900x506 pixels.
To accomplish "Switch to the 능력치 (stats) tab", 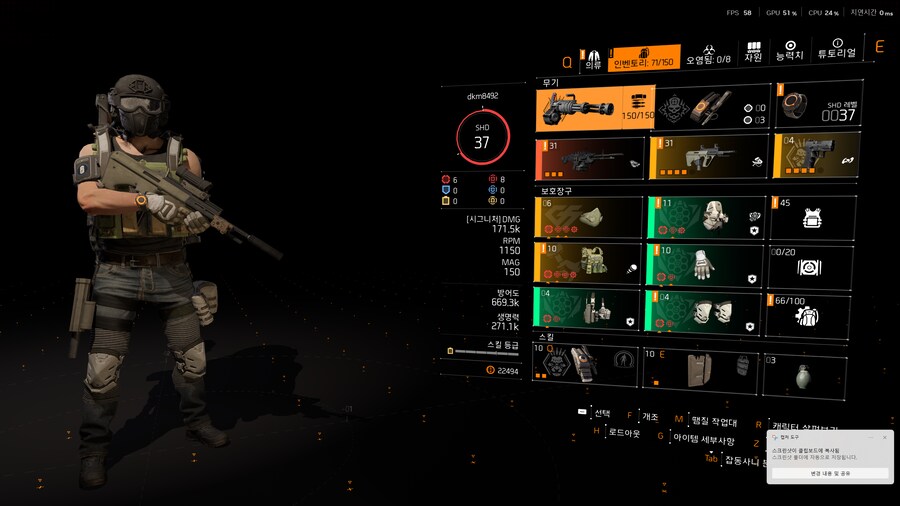I will (790, 51).
